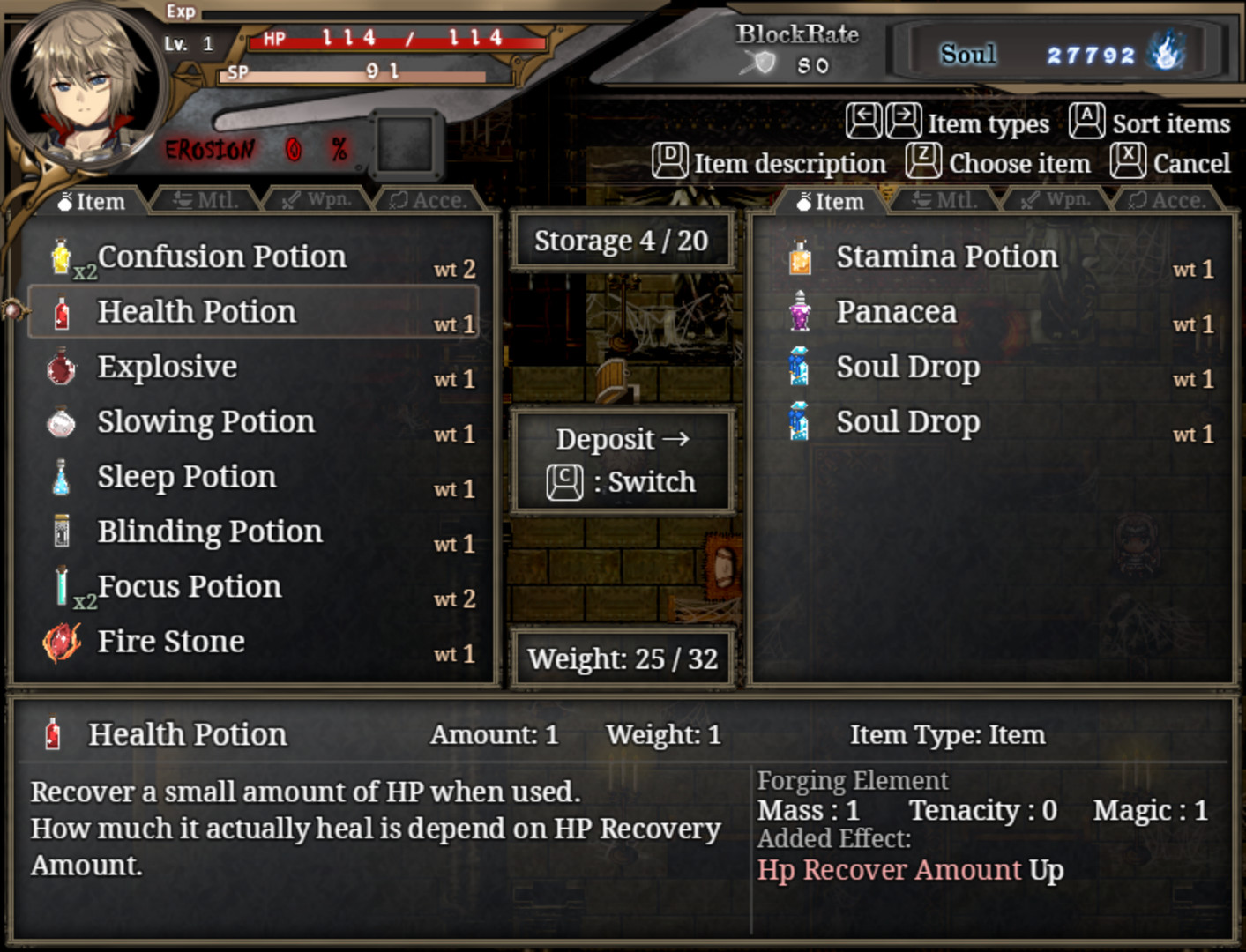Switch to the storage-side Mtl. tab
The height and width of the screenshot is (952, 1246).
click(945, 201)
